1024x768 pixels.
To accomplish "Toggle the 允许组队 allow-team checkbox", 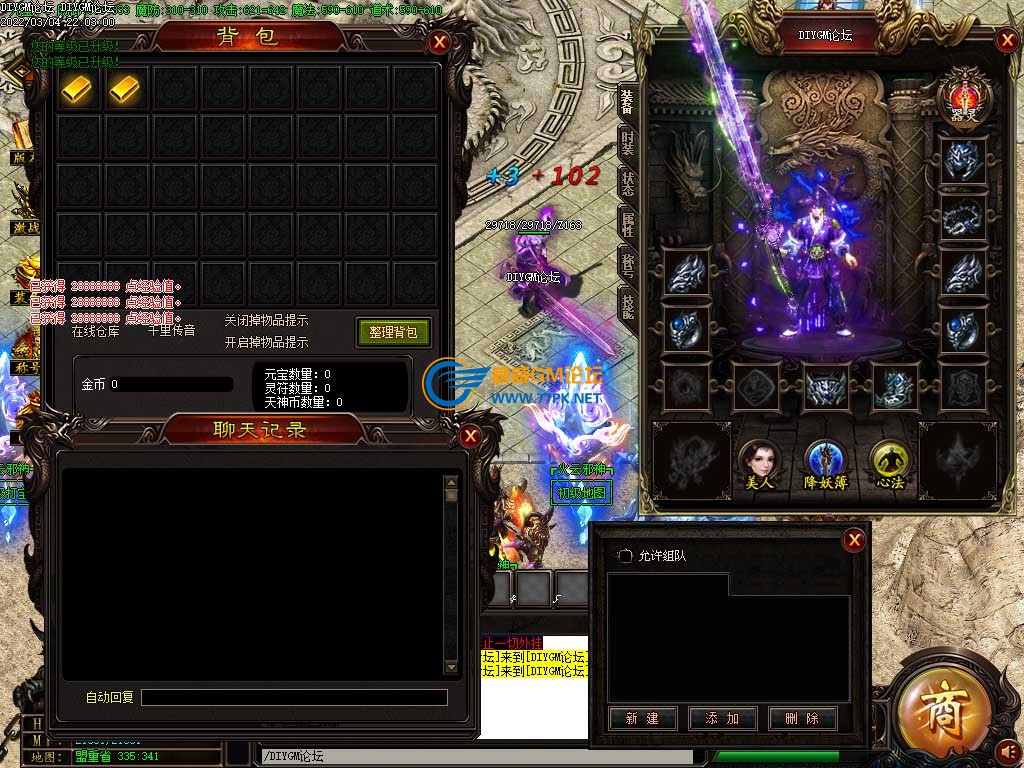I will pos(625,556).
